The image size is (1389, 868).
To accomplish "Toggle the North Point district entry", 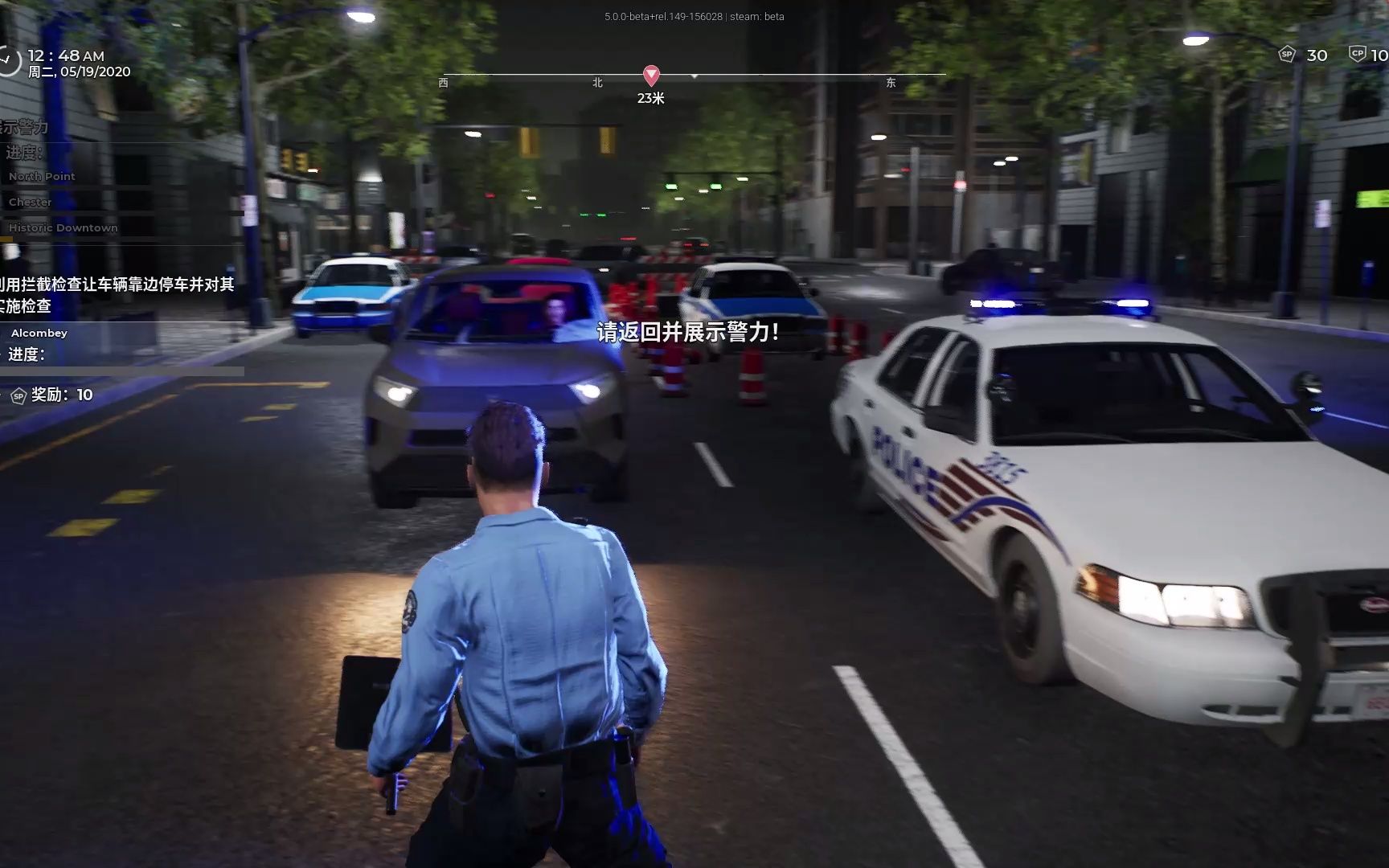I will pyautogui.click(x=41, y=176).
